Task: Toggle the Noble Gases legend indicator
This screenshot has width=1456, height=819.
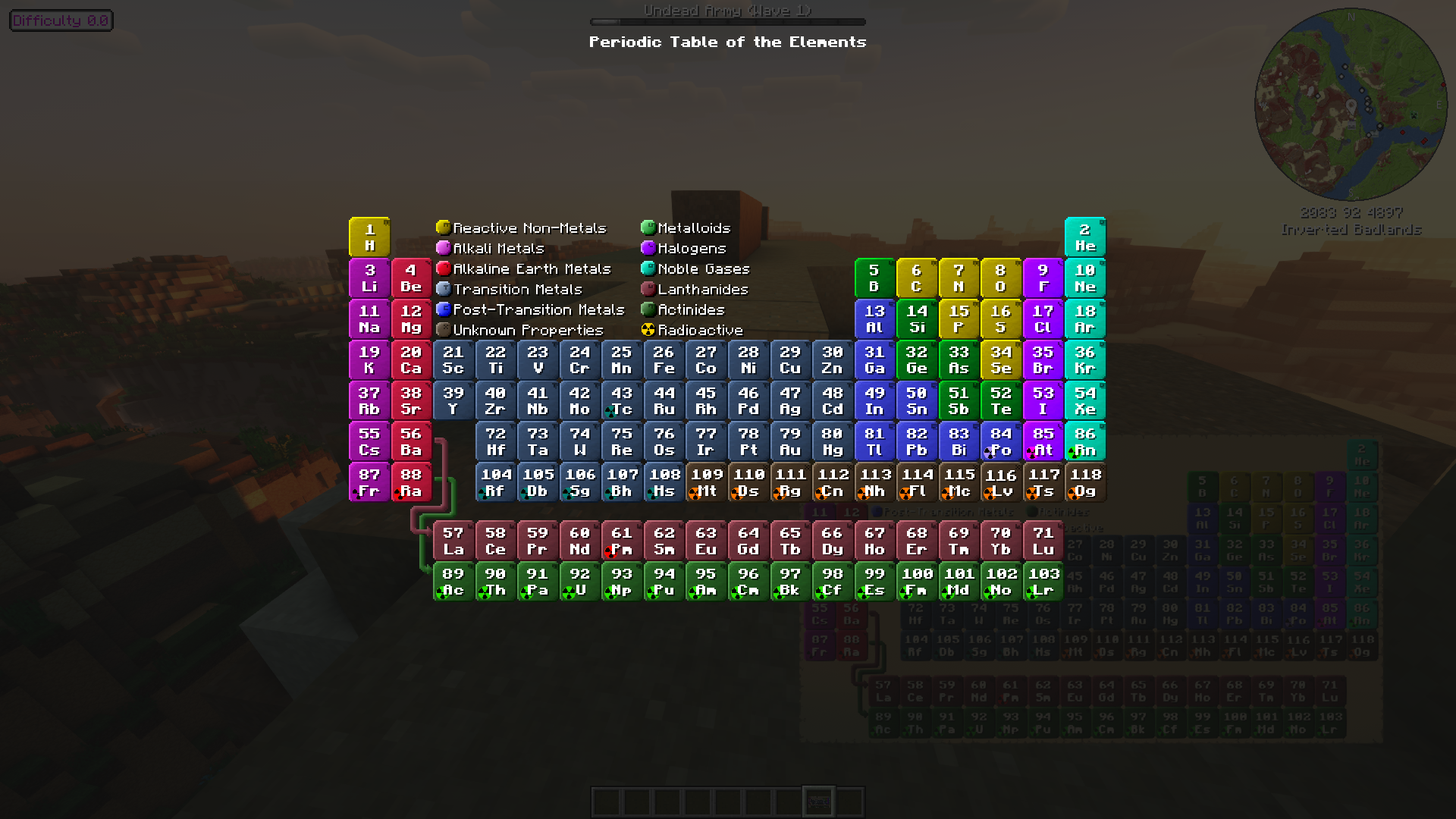Action: (648, 268)
